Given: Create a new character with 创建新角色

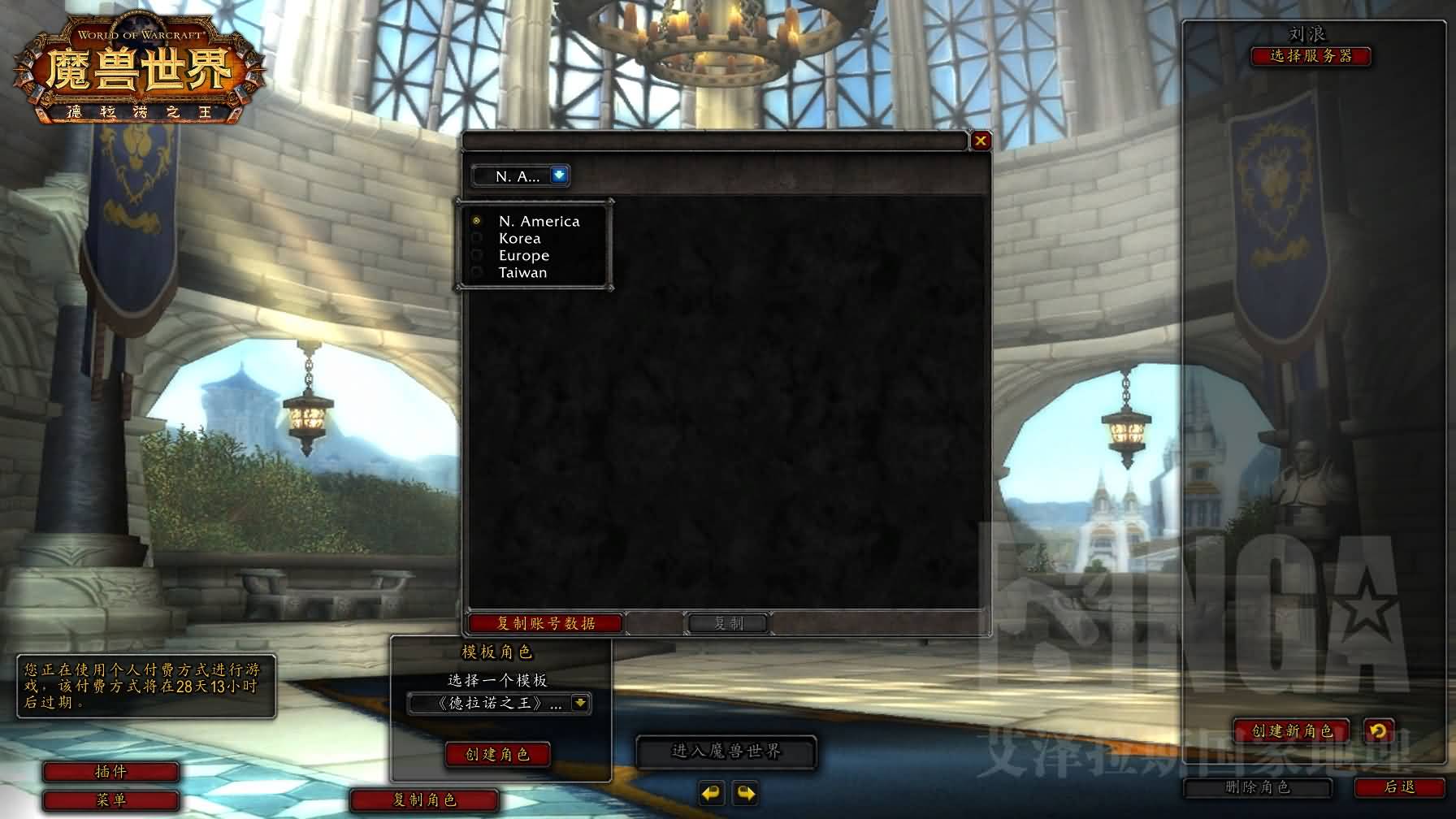Looking at the screenshot, I should pos(1292,730).
